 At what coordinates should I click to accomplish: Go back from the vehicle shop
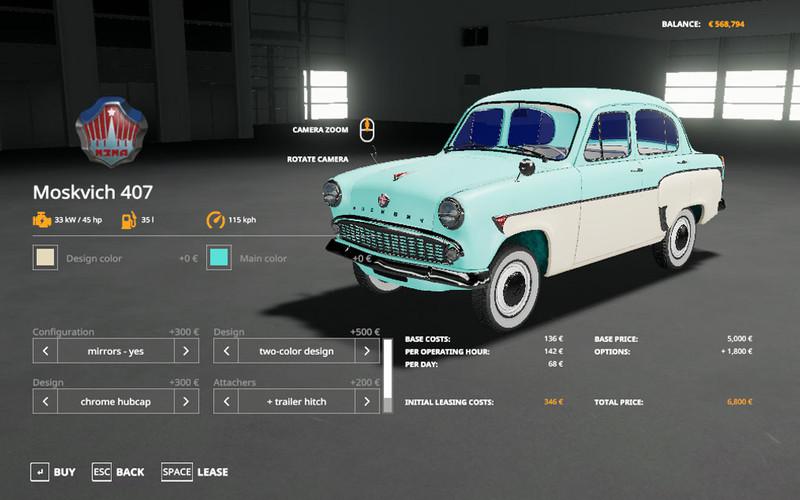pyautogui.click(x=118, y=472)
